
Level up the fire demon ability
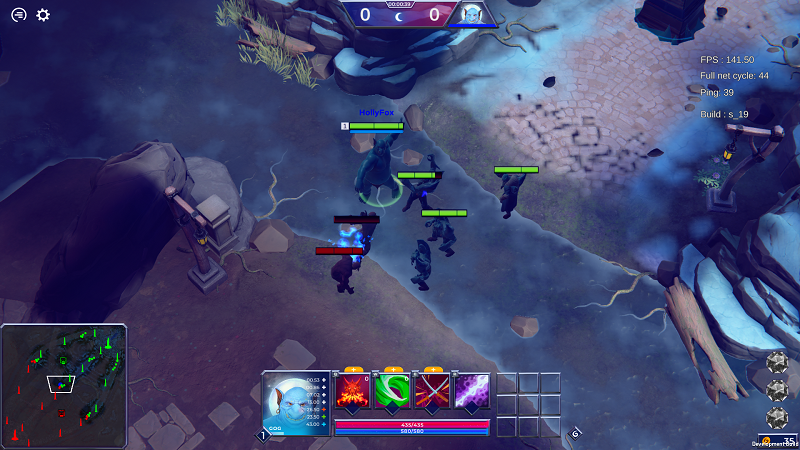pyautogui.click(x=352, y=370)
